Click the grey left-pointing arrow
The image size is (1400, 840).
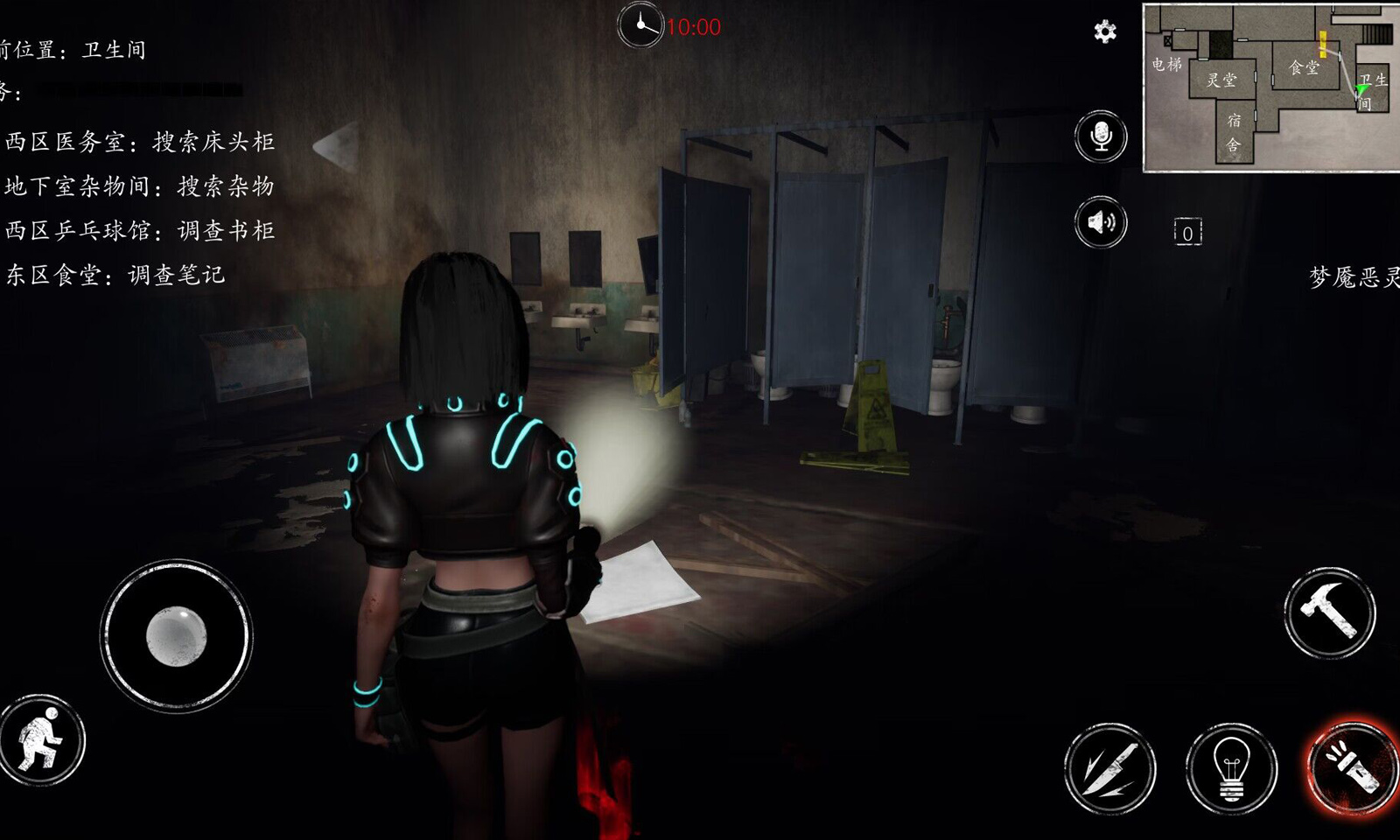pos(337,146)
